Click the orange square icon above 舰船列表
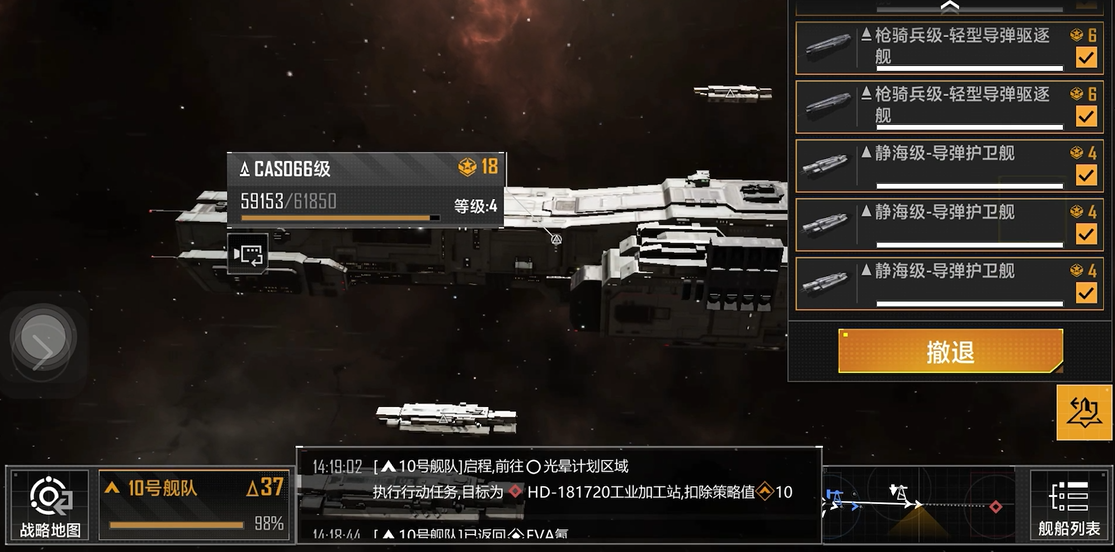Screen dimensions: 1115x552 point(1084,412)
